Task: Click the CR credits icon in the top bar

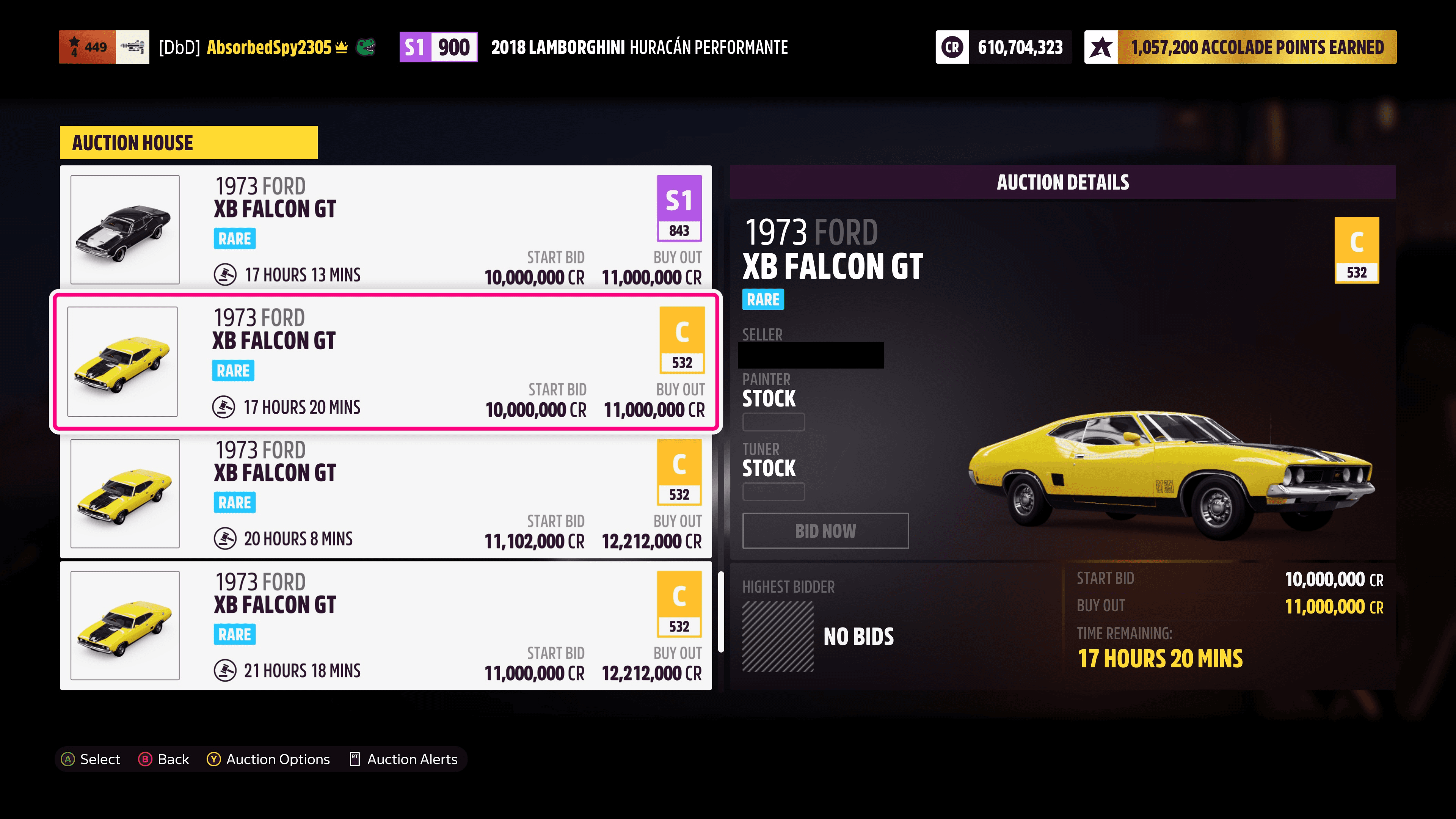Action: pos(952,47)
